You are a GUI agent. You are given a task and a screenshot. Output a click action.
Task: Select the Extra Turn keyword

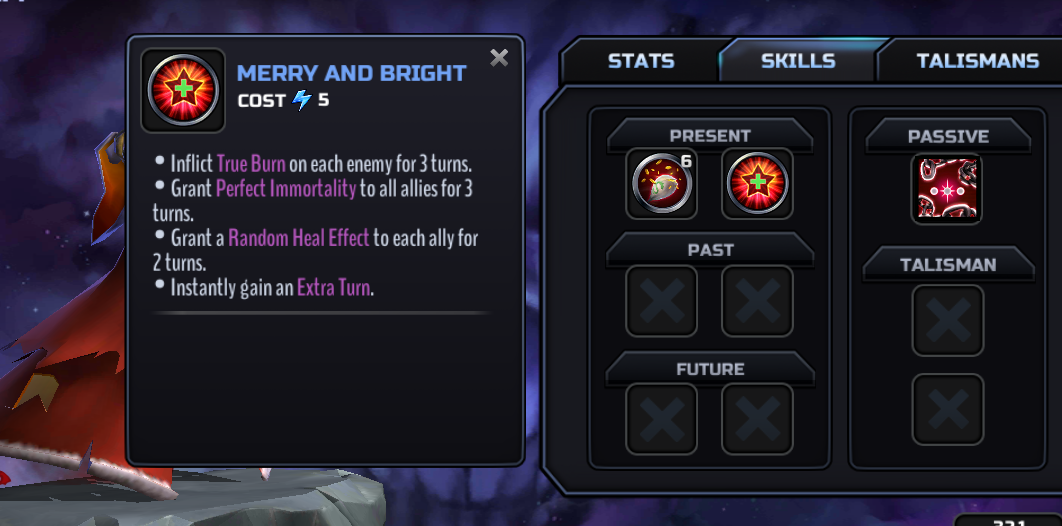[334, 288]
